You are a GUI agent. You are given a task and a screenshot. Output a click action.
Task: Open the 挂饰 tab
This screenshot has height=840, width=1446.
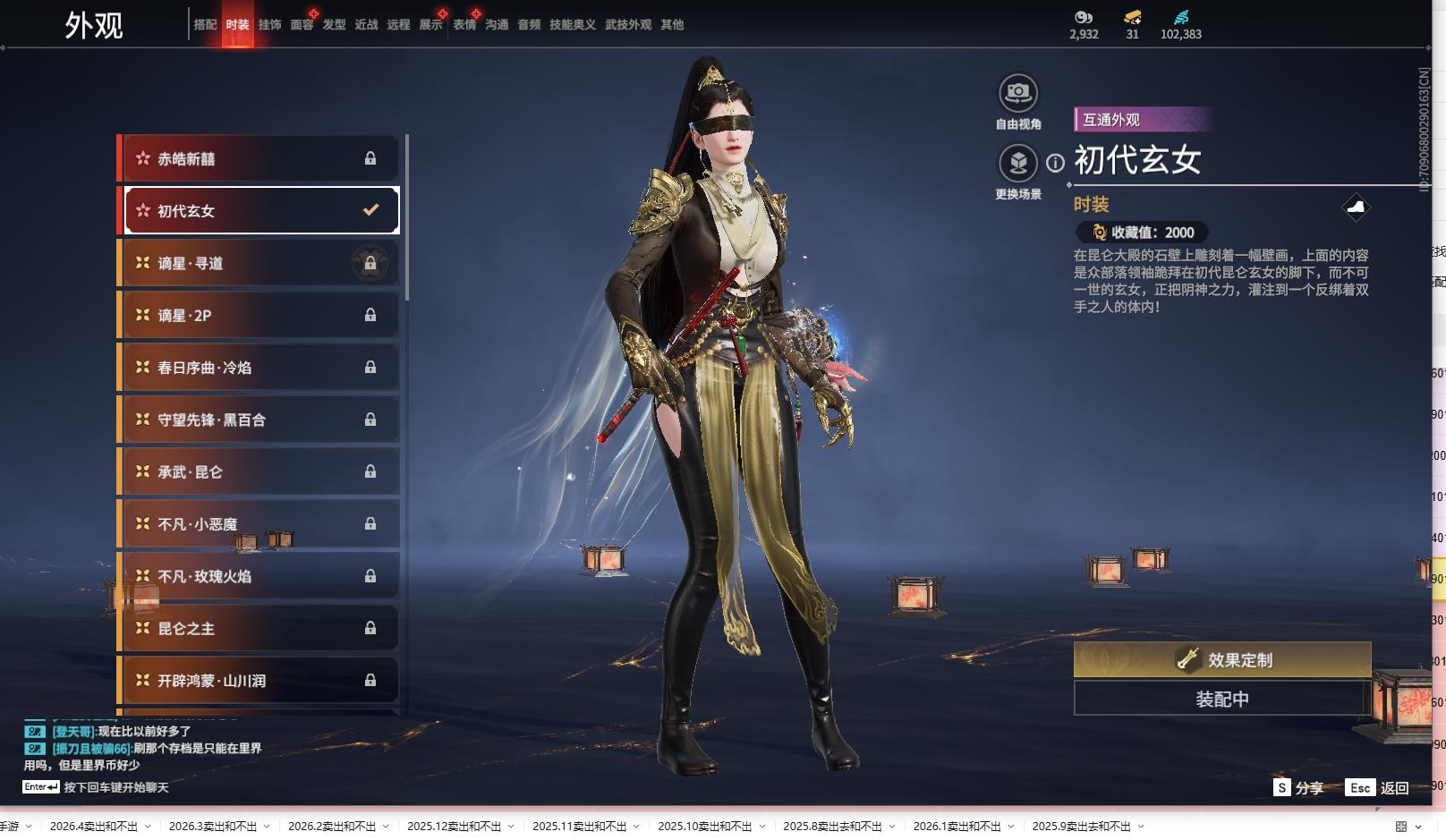tap(269, 25)
